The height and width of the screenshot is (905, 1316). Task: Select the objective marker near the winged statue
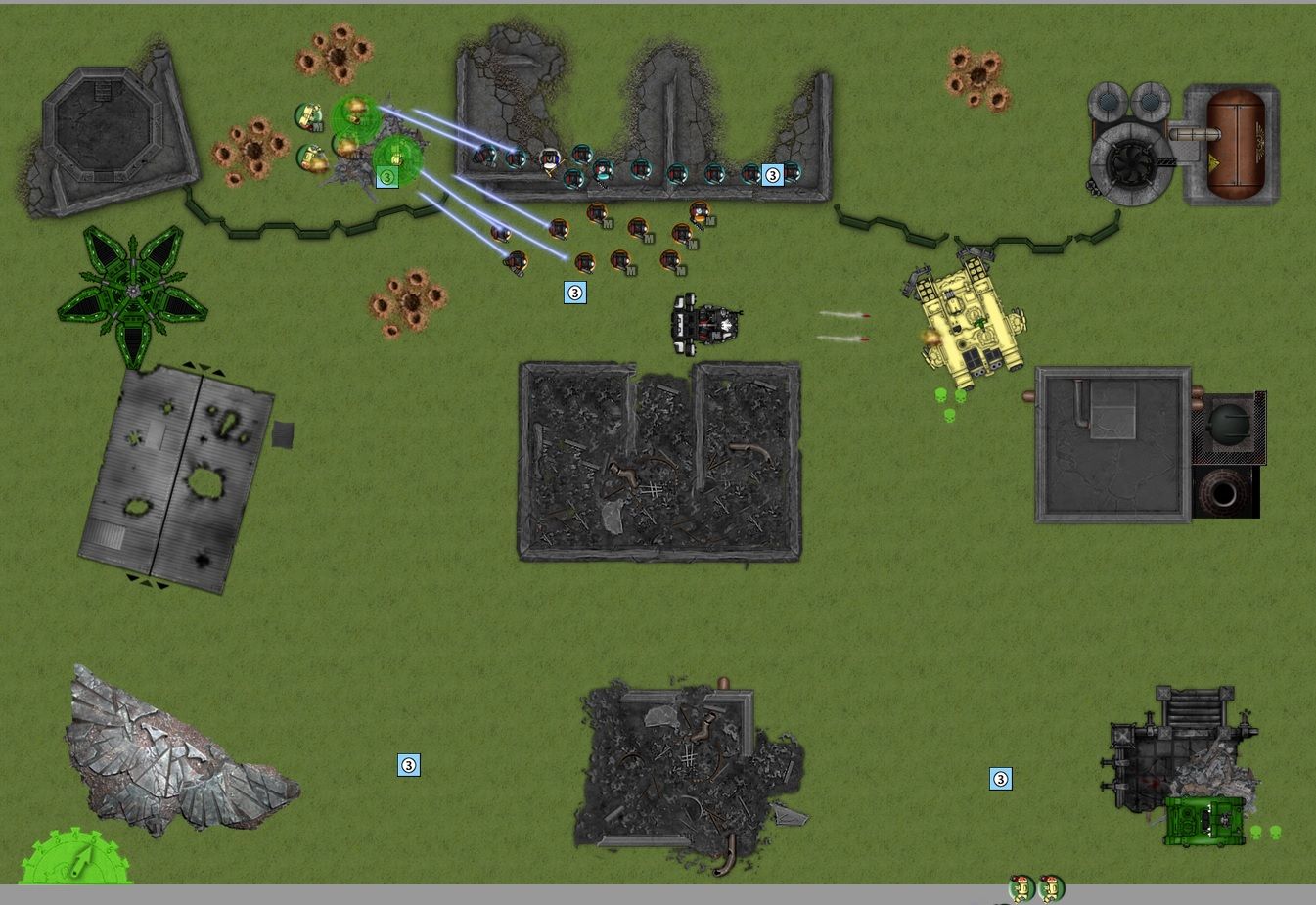point(409,765)
